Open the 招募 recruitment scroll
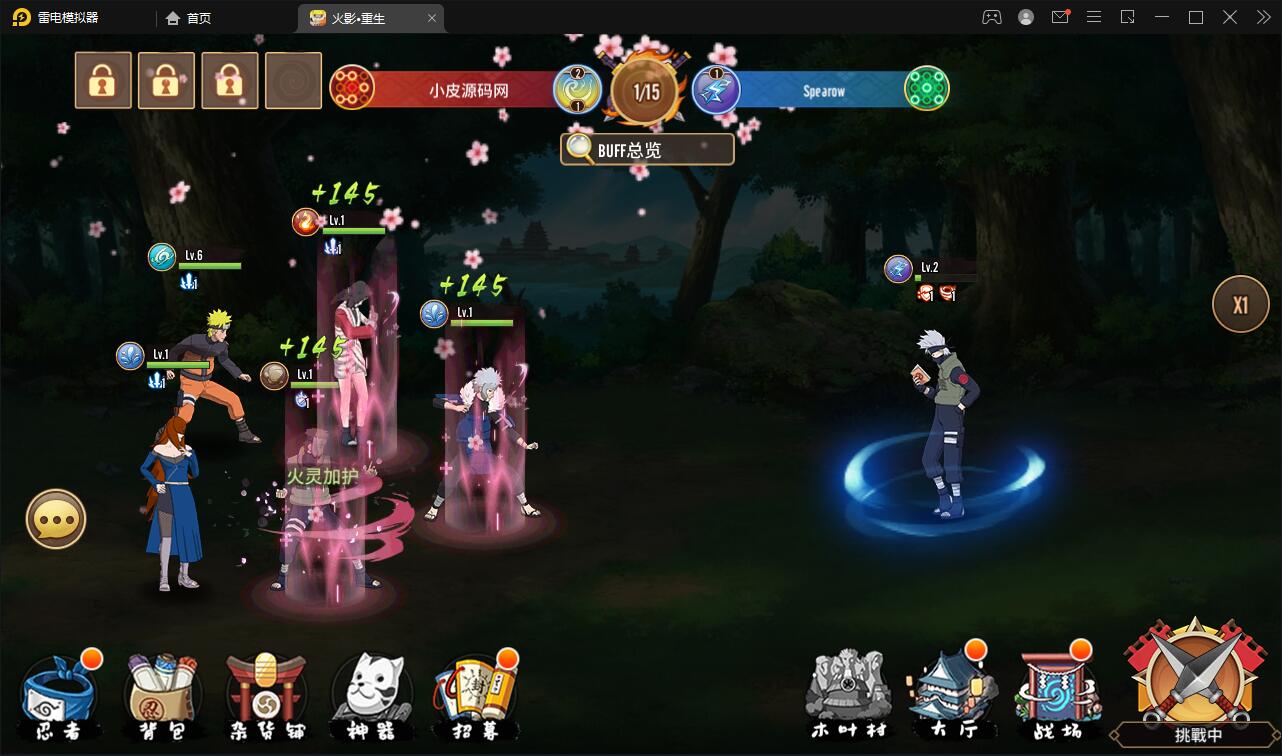The height and width of the screenshot is (756, 1282). coord(475,692)
